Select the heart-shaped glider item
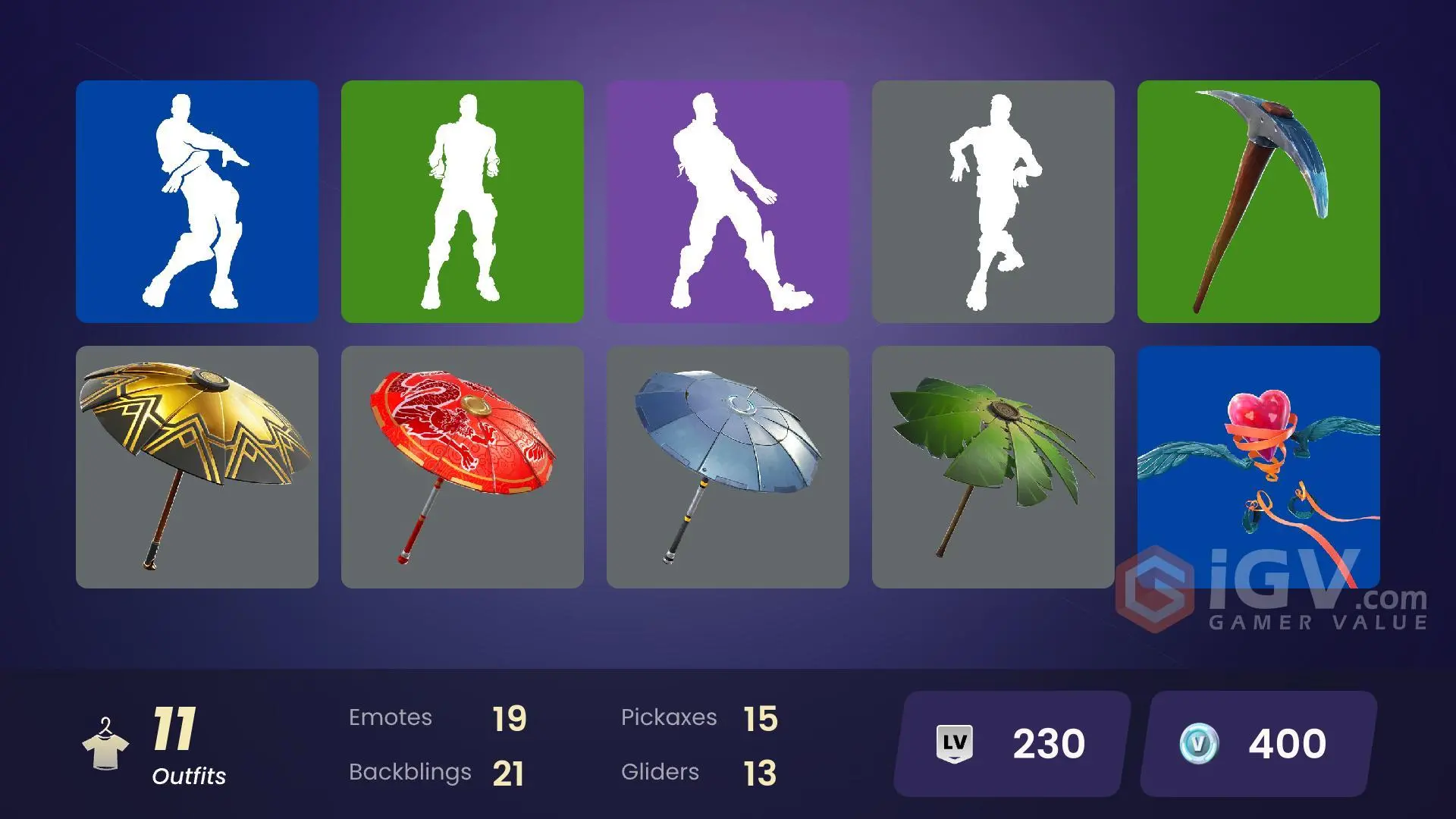Viewport: 1456px width, 819px height. click(x=1259, y=470)
